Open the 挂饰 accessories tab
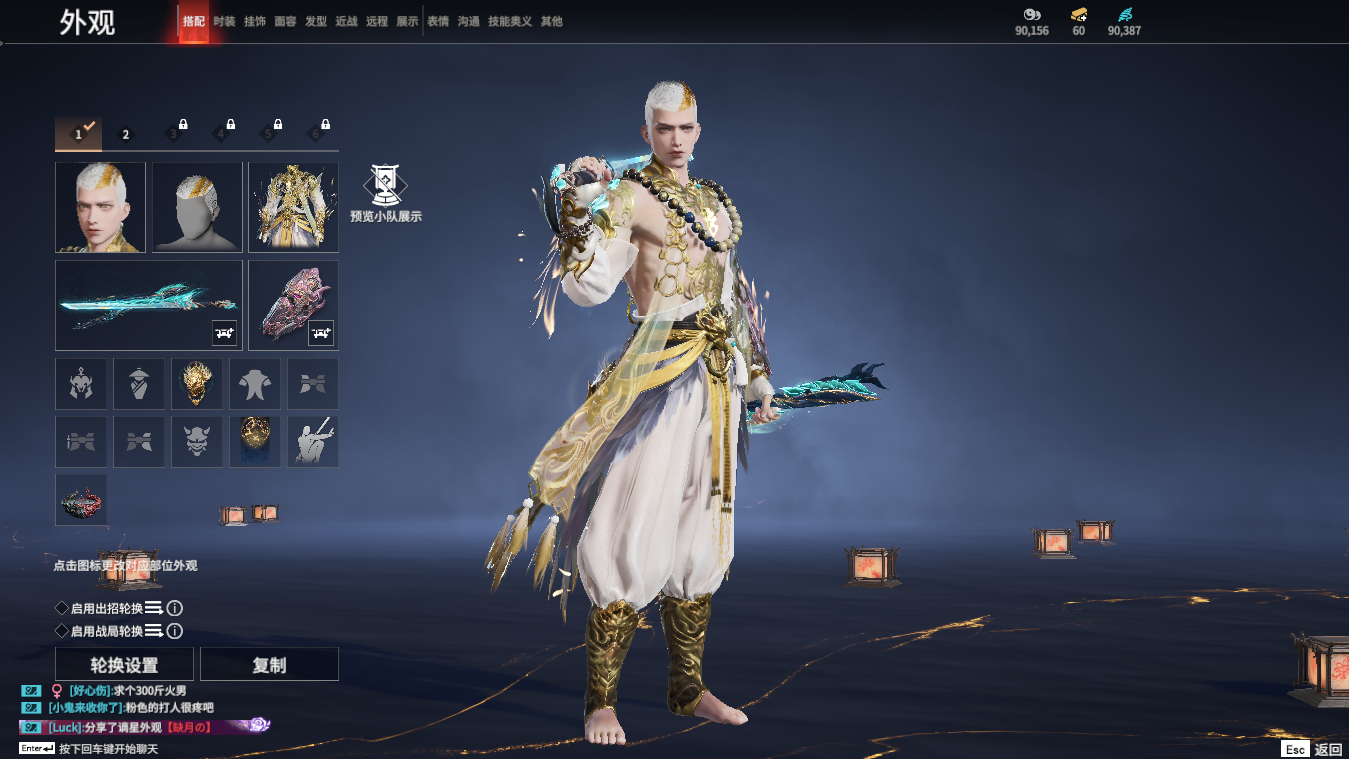This screenshot has width=1349, height=759. pyautogui.click(x=255, y=21)
